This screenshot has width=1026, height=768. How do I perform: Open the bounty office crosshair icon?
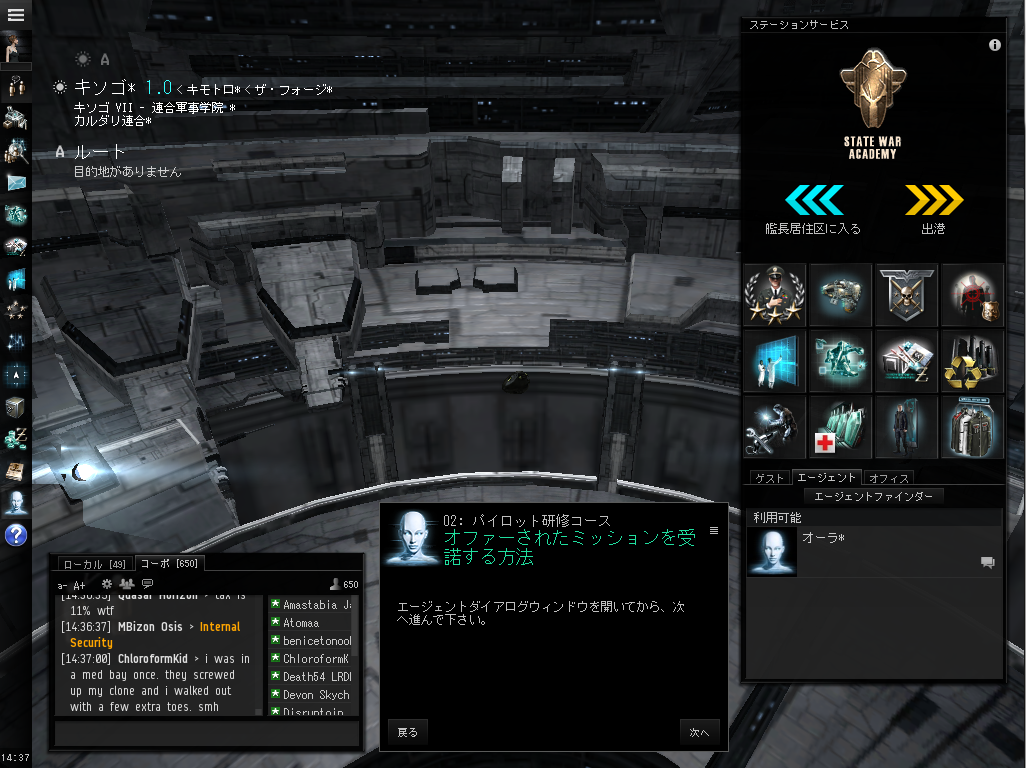[972, 295]
